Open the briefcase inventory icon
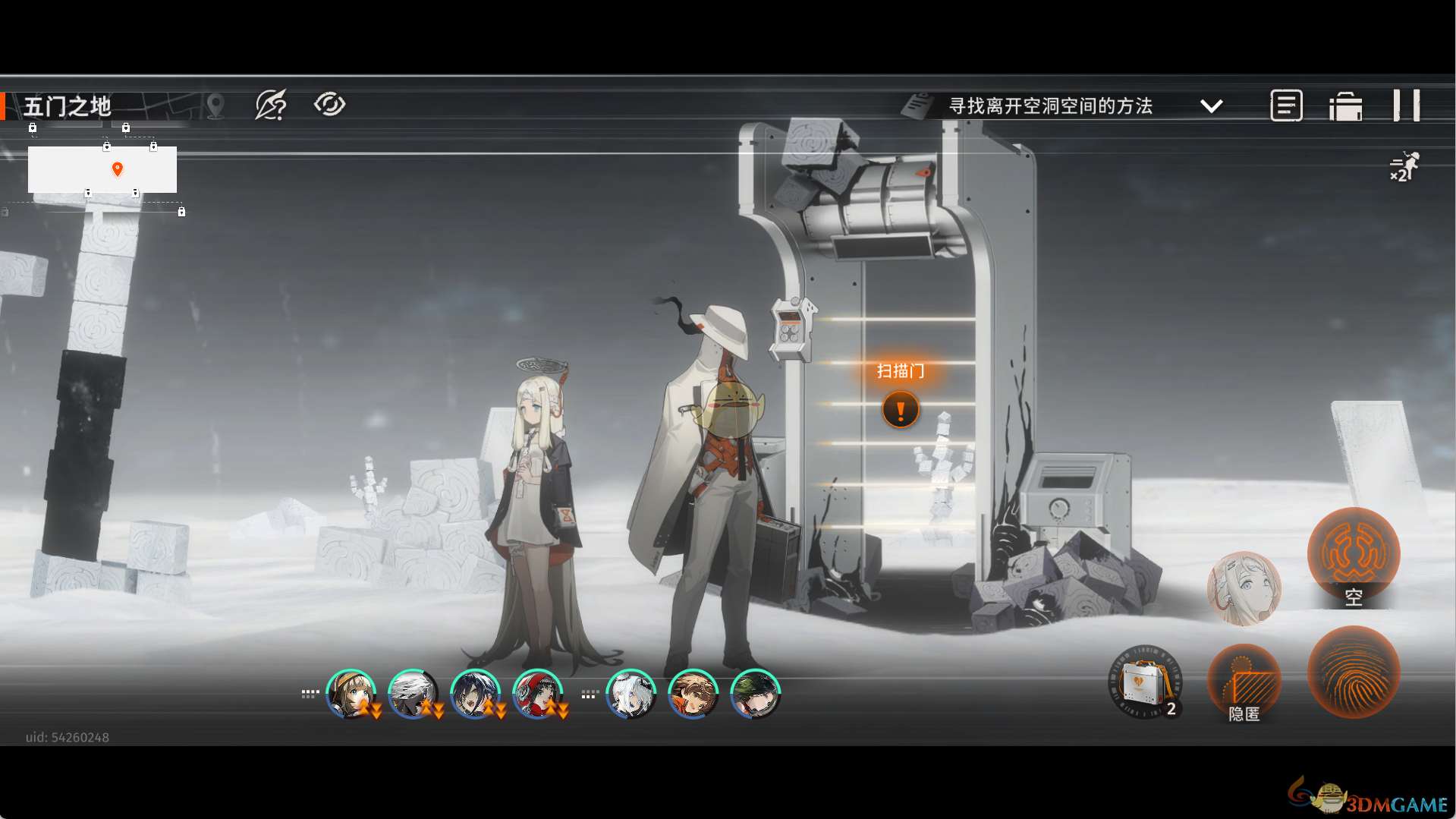 pos(1345,106)
